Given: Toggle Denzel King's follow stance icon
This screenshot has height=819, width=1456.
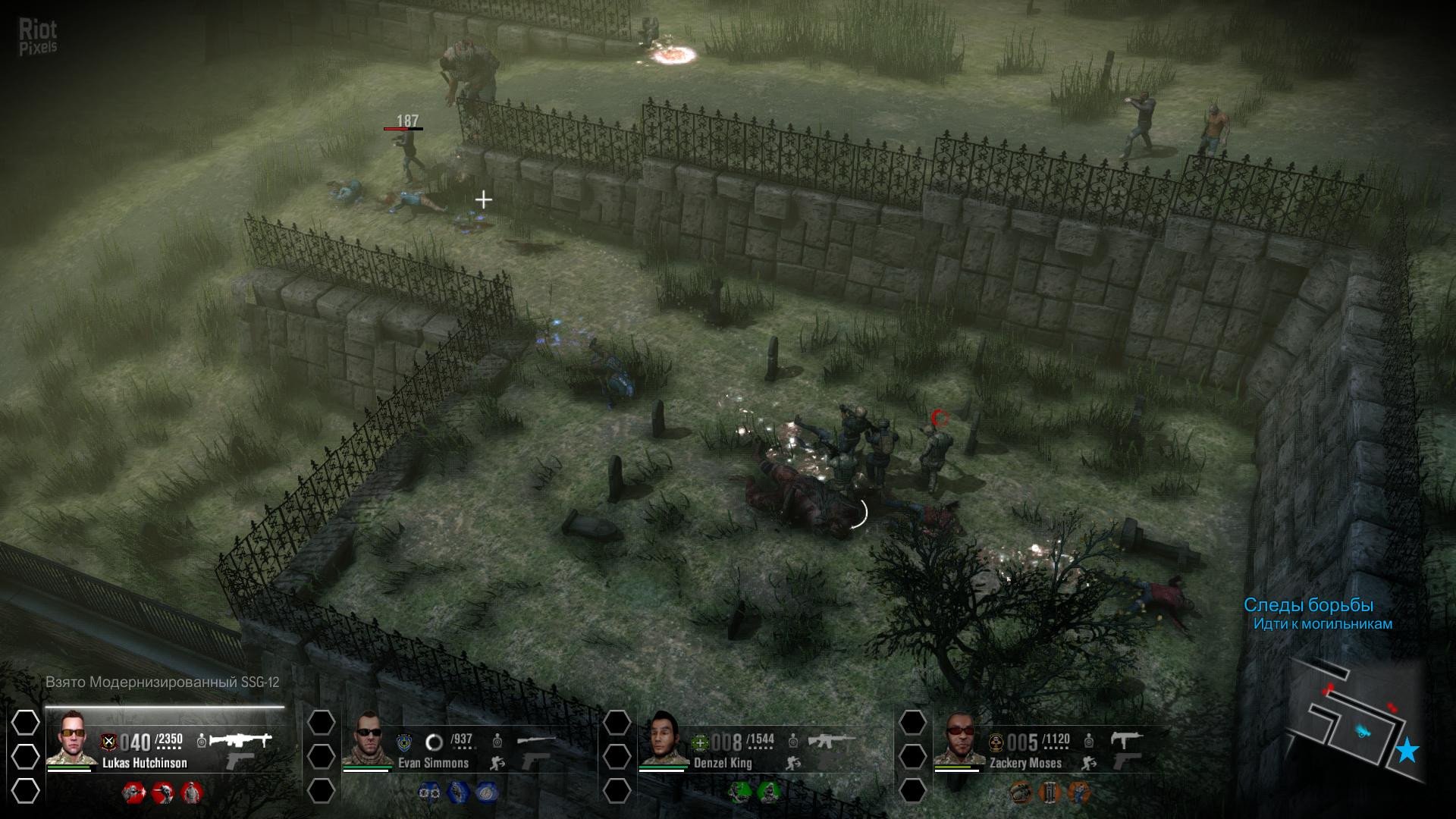Looking at the screenshot, I should click(793, 763).
